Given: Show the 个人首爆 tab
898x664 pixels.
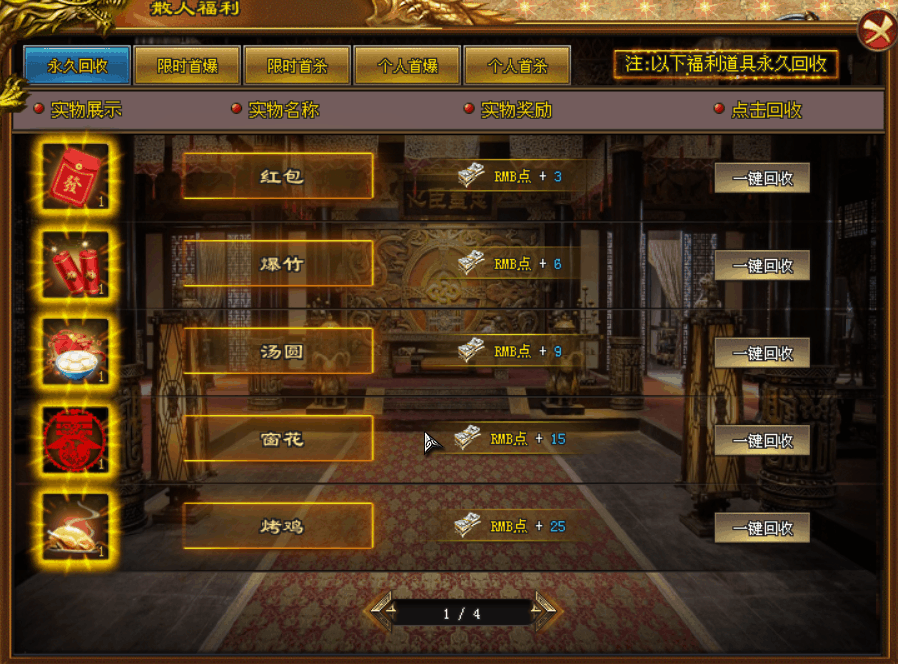Looking at the screenshot, I should [x=407, y=67].
